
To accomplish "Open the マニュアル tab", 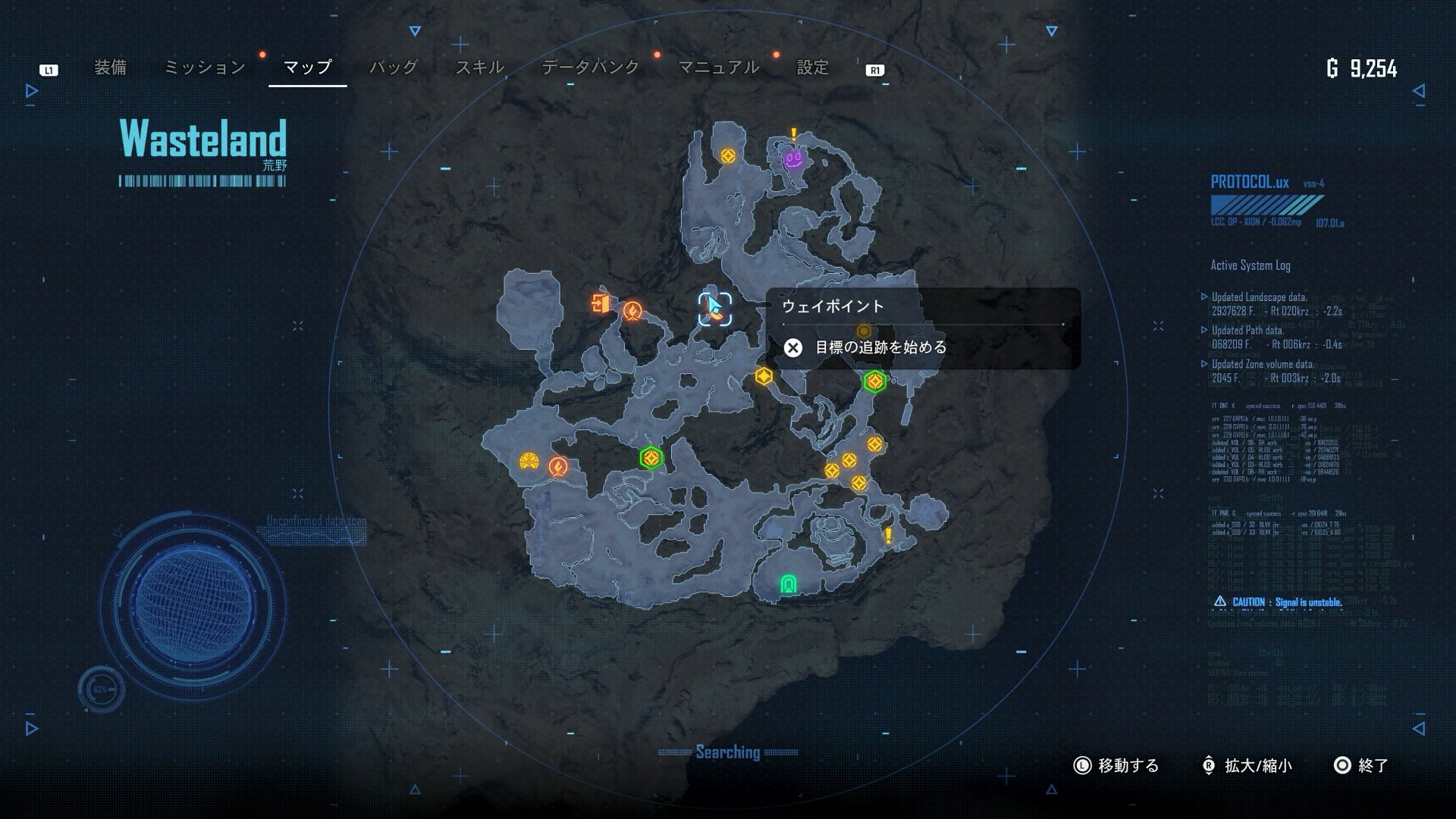I will [x=717, y=67].
